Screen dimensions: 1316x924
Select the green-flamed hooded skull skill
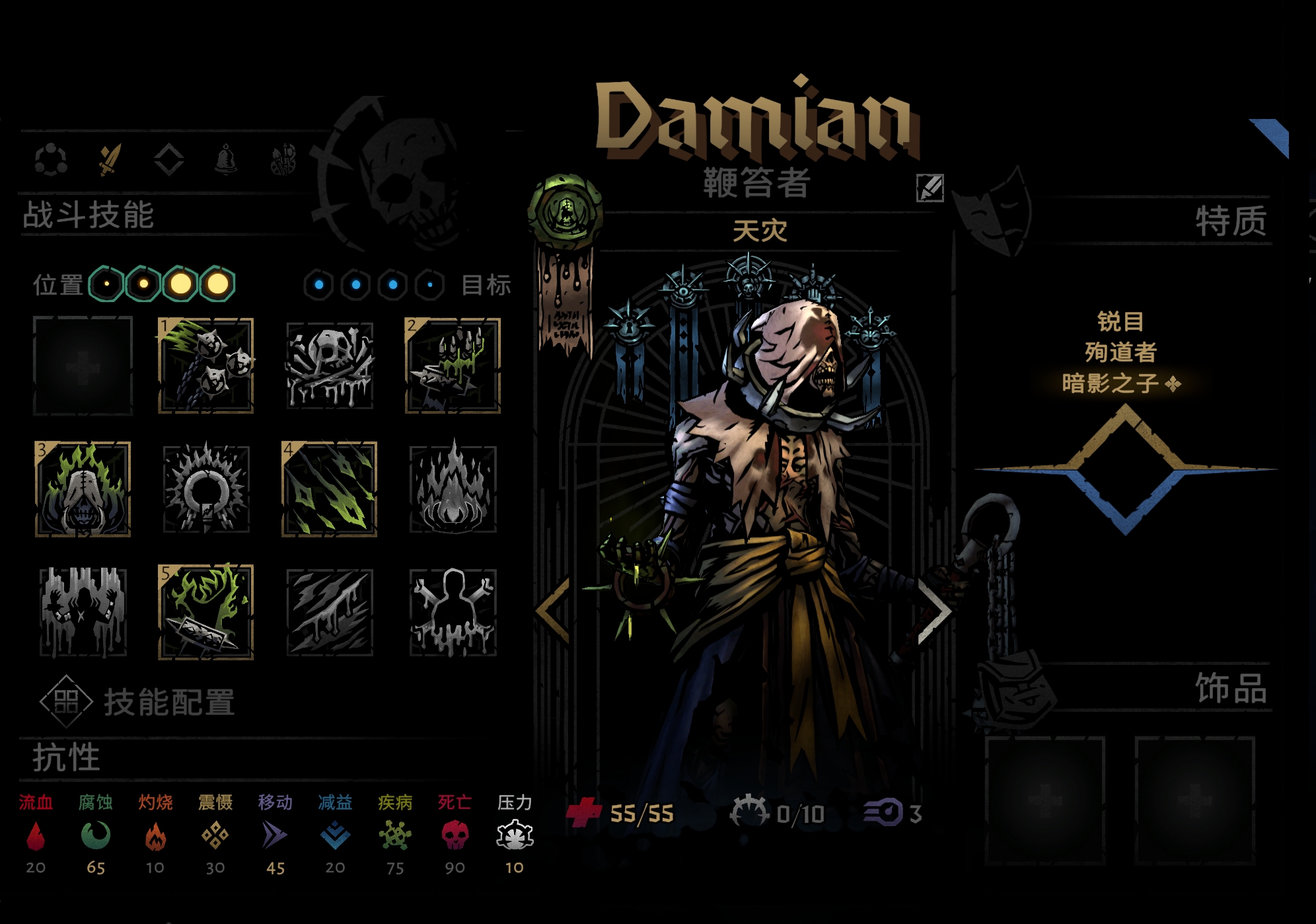83,489
